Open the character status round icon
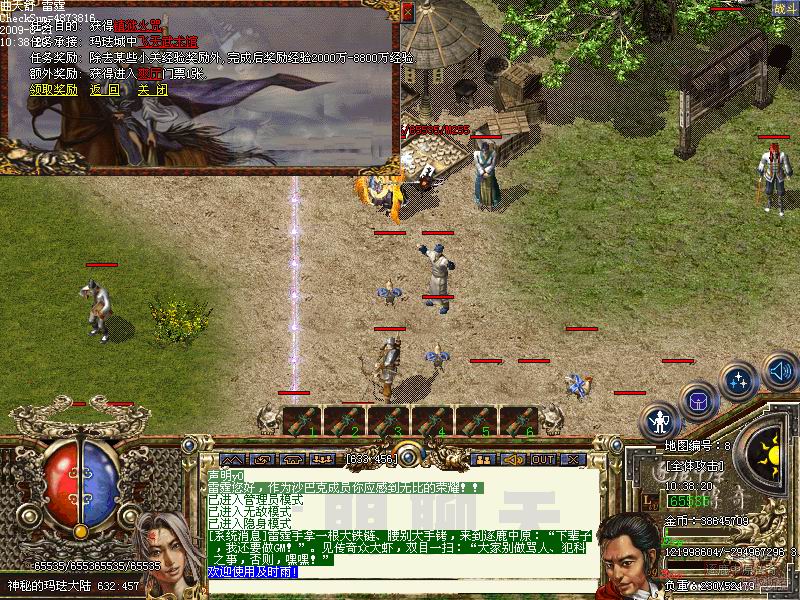 (659, 420)
